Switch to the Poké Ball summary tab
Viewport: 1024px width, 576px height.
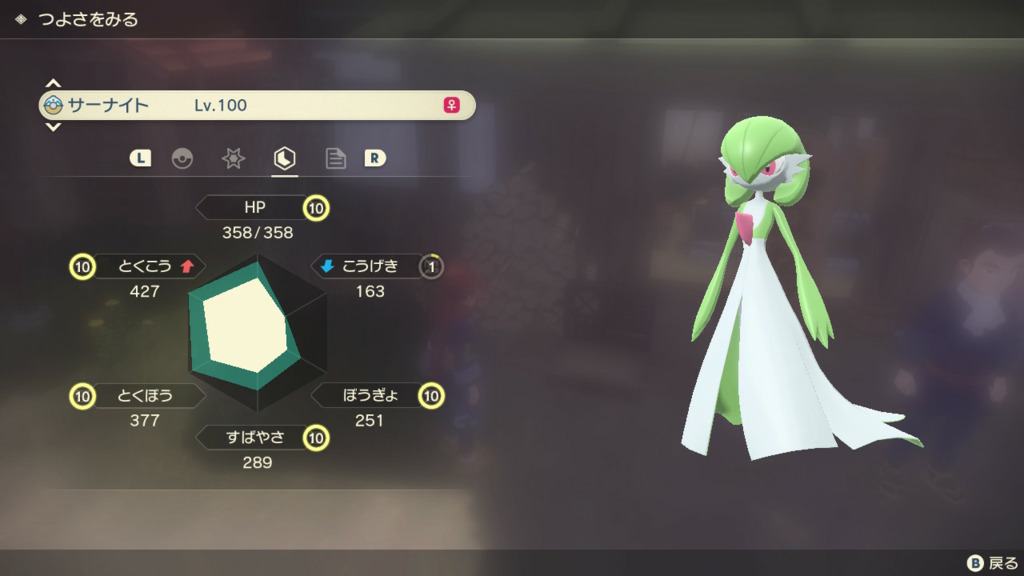pyautogui.click(x=182, y=158)
